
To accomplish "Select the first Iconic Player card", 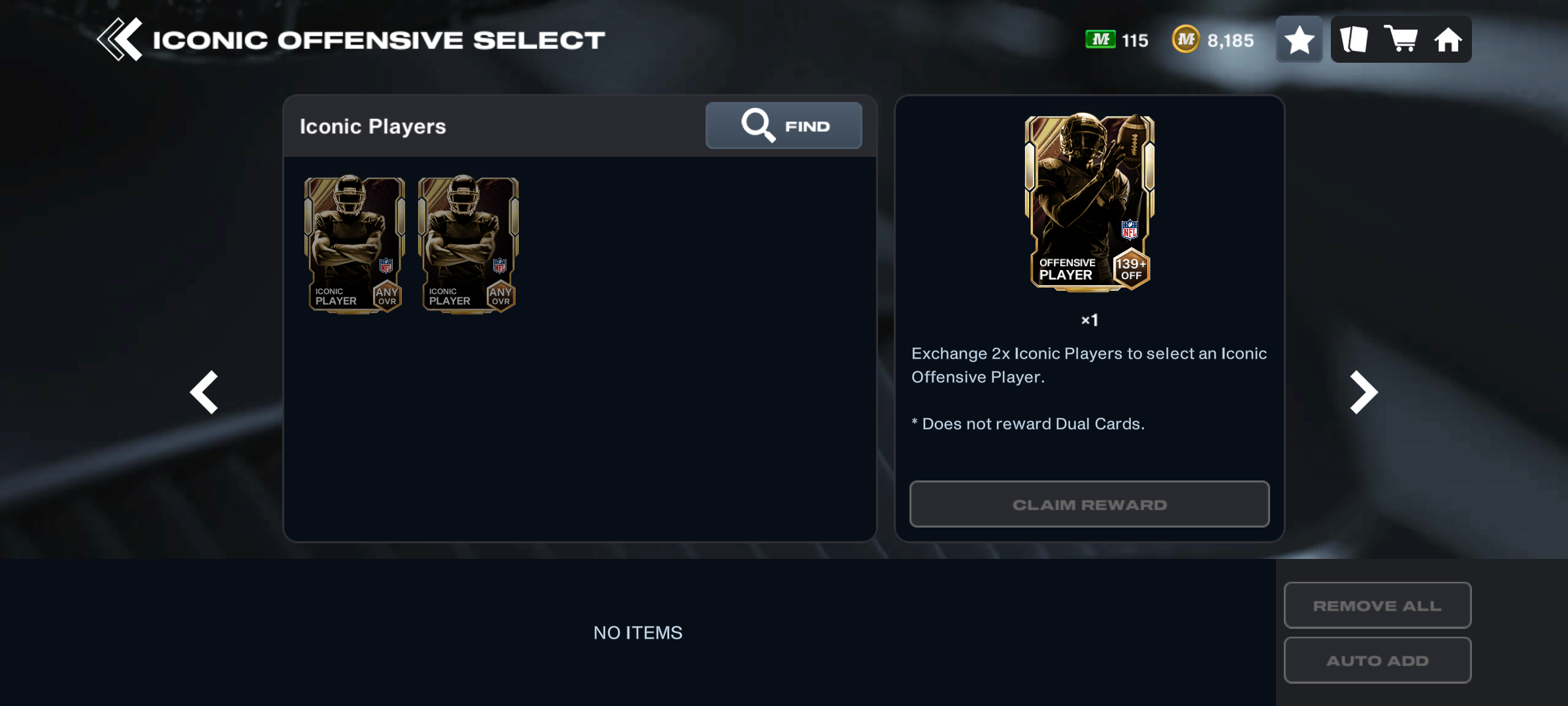I will (354, 244).
